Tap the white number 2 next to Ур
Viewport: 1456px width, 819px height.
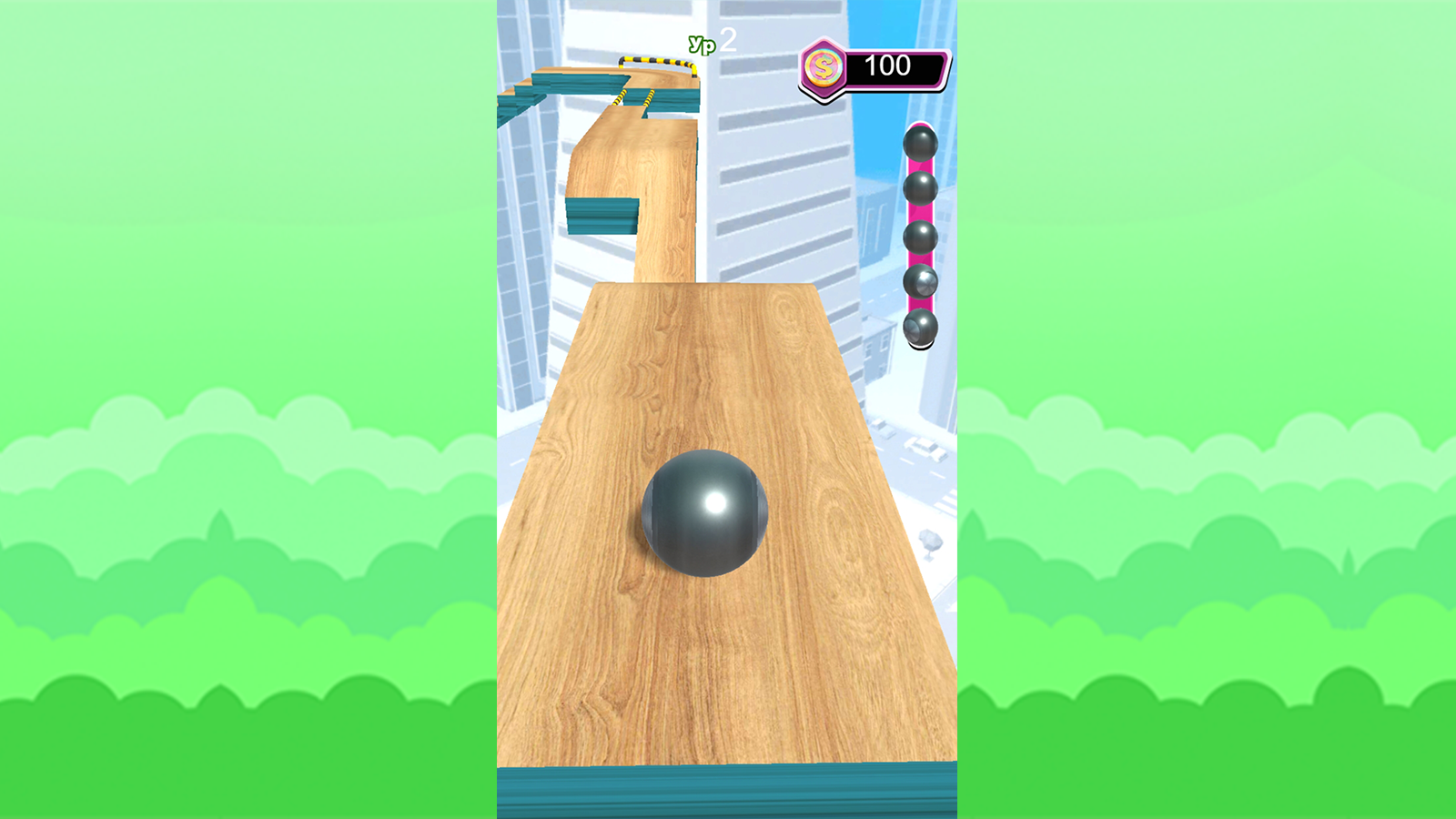click(728, 38)
